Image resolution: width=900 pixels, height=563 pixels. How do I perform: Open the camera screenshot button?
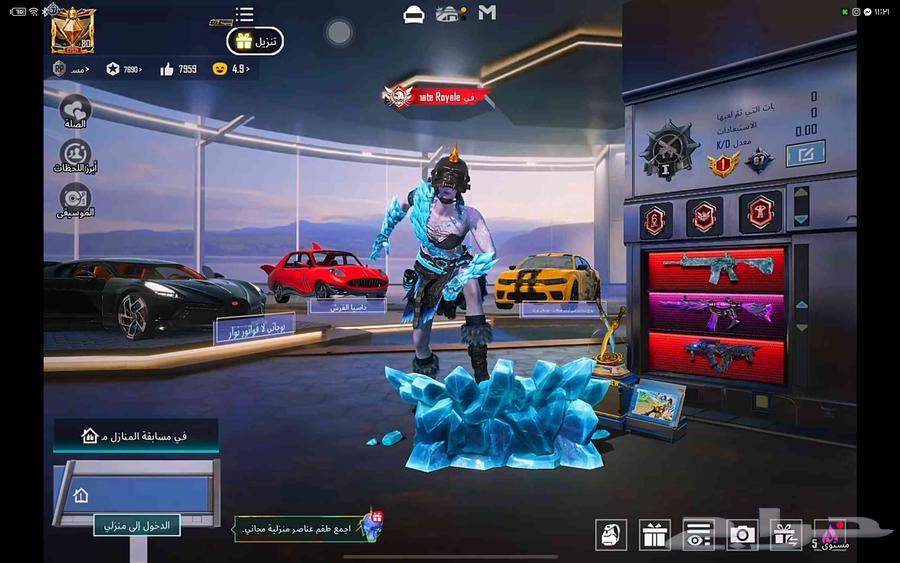tap(742, 535)
